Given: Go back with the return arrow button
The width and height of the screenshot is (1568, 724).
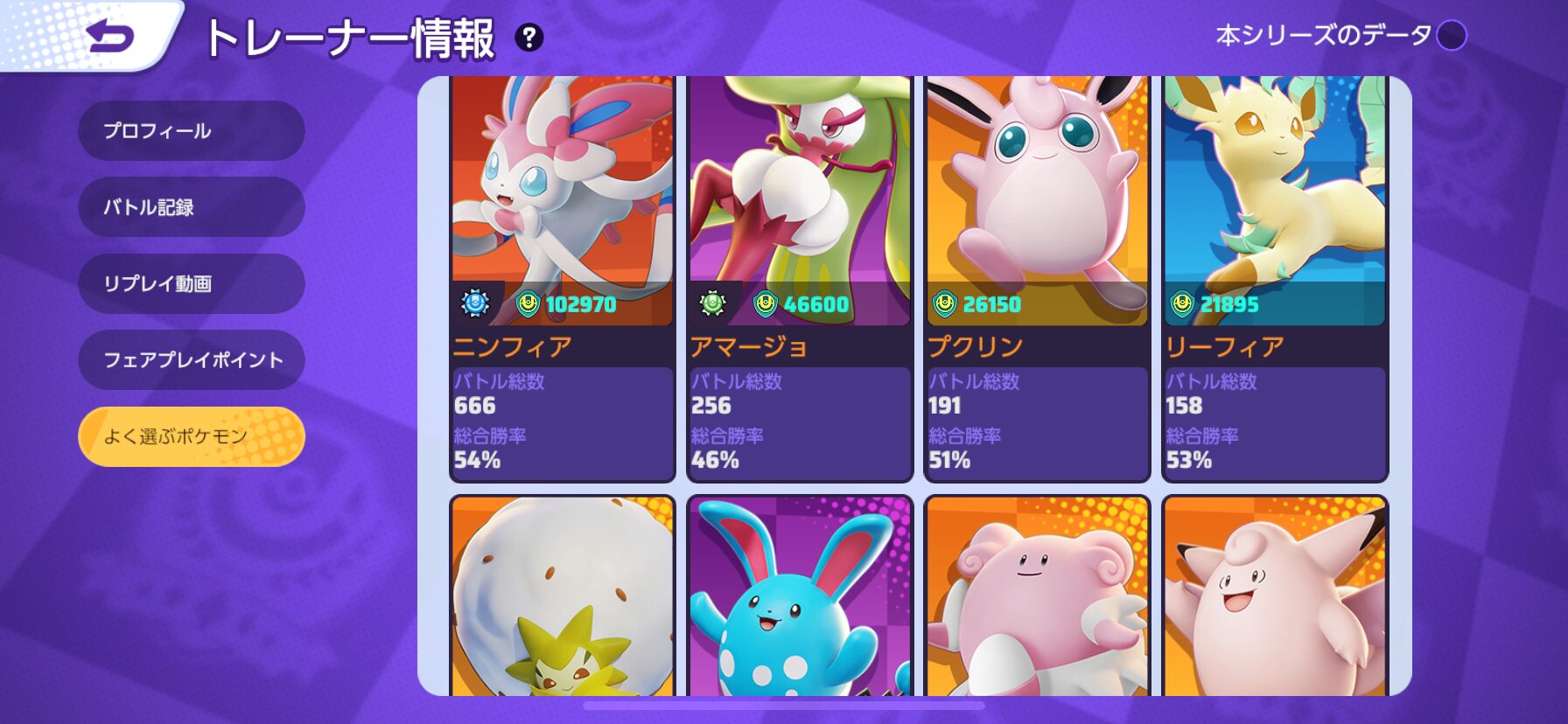Looking at the screenshot, I should coord(111,37).
